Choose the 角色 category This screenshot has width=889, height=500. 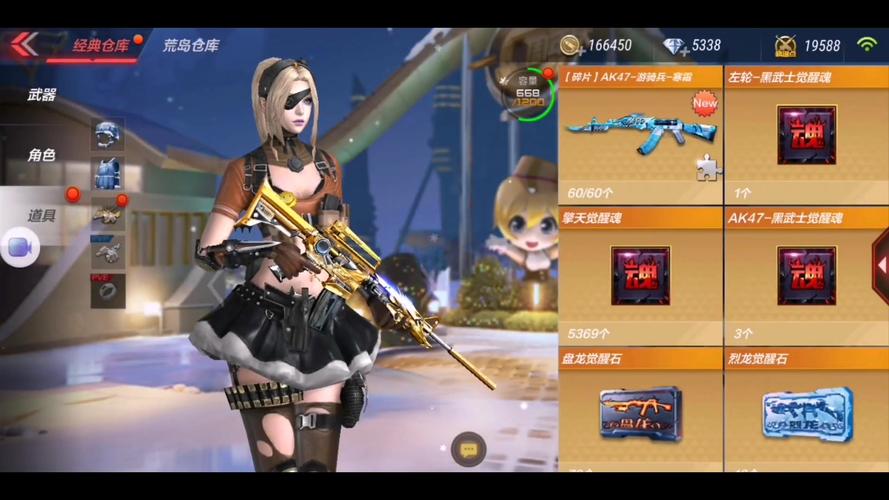click(42, 155)
